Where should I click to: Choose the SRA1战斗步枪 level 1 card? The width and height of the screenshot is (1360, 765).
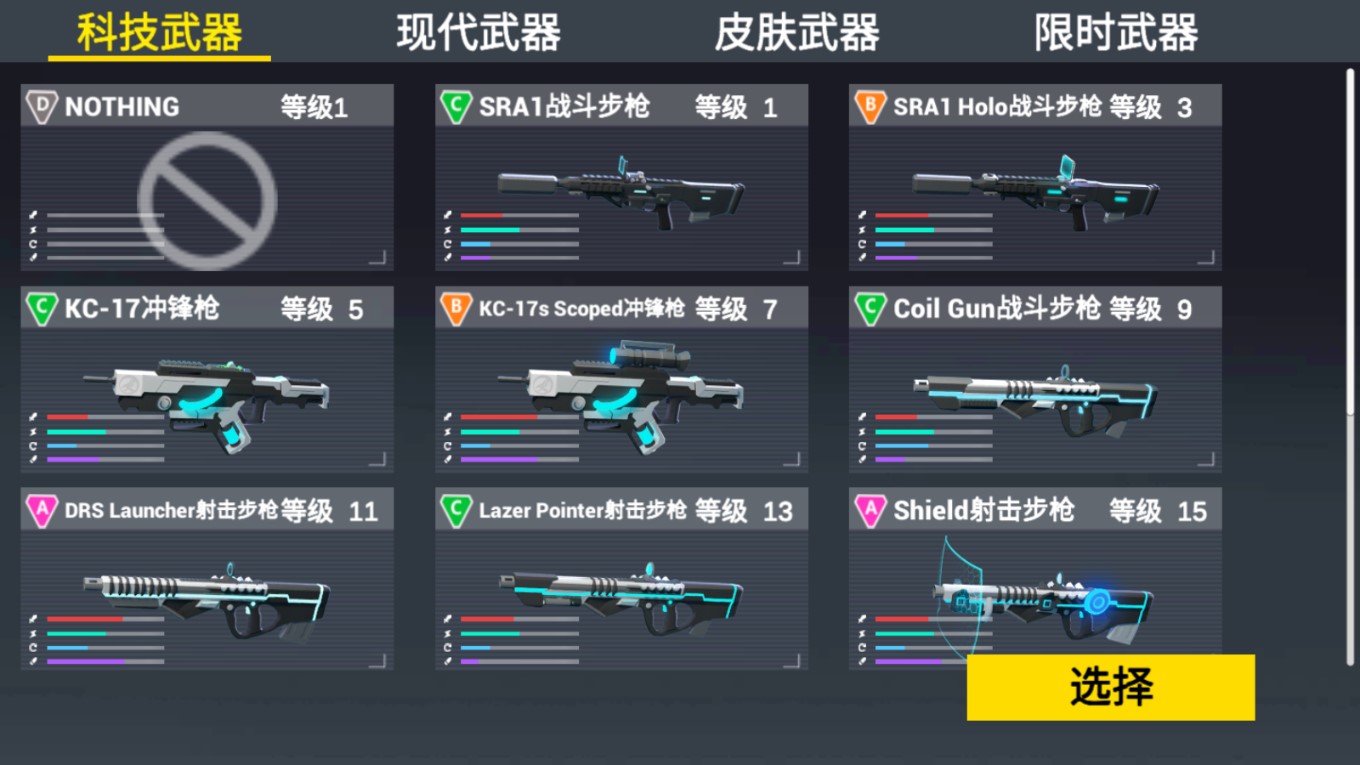point(621,178)
